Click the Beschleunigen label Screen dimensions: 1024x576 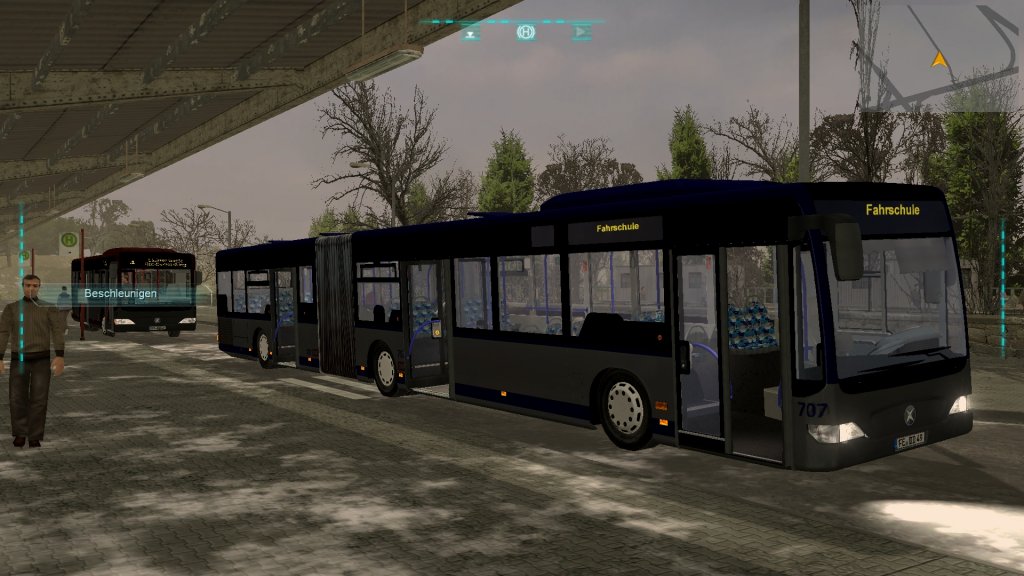[120, 294]
